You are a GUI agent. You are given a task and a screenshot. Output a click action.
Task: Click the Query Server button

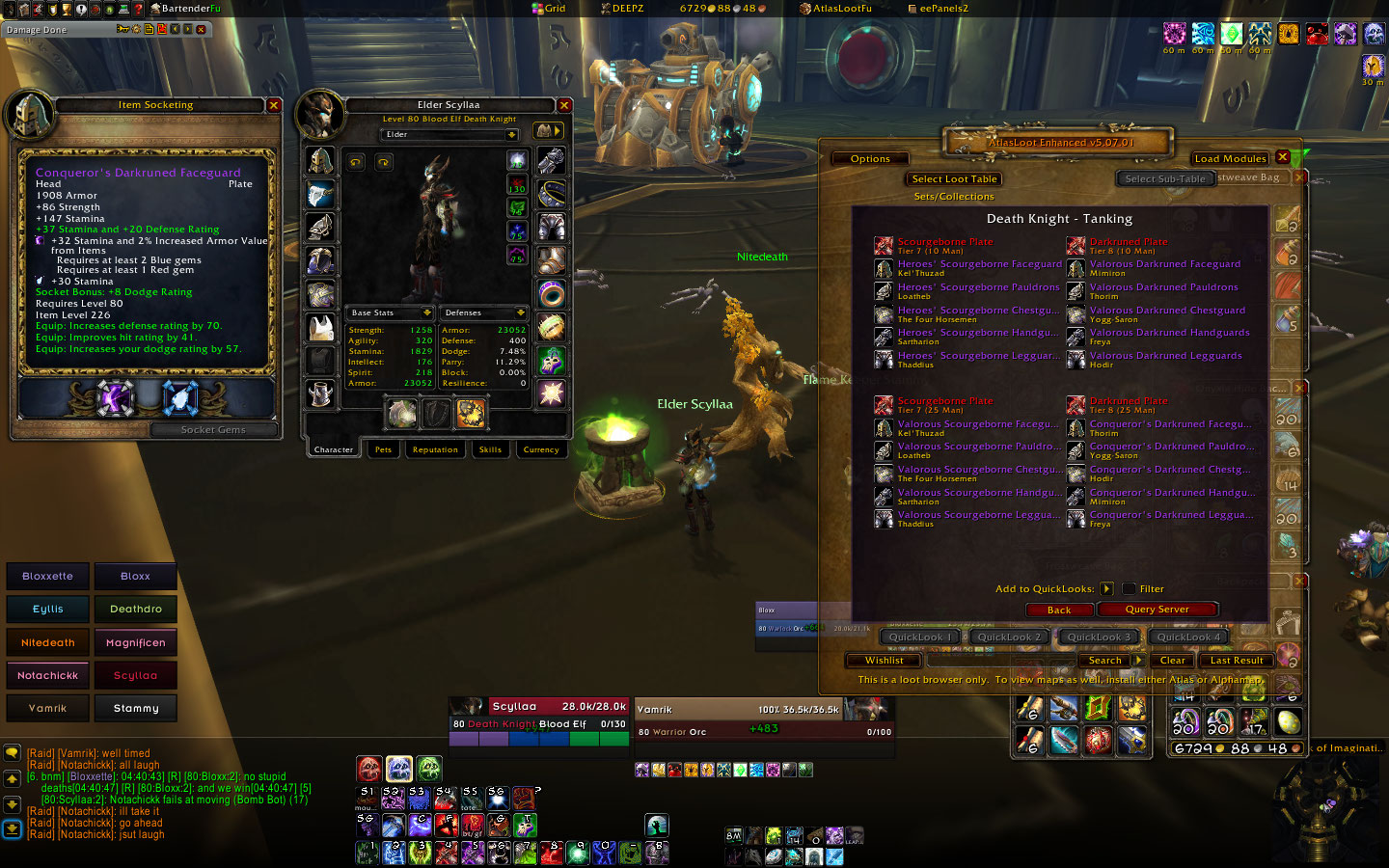pos(1157,610)
